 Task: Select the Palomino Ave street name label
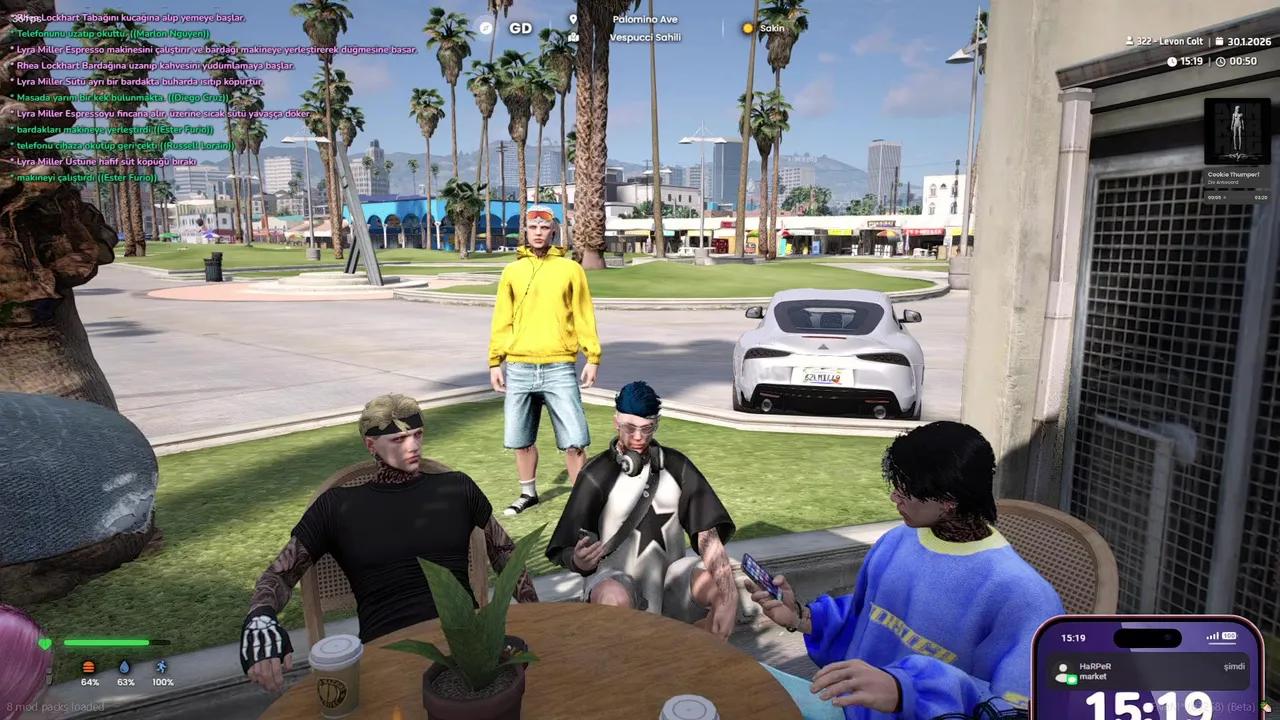tap(645, 18)
